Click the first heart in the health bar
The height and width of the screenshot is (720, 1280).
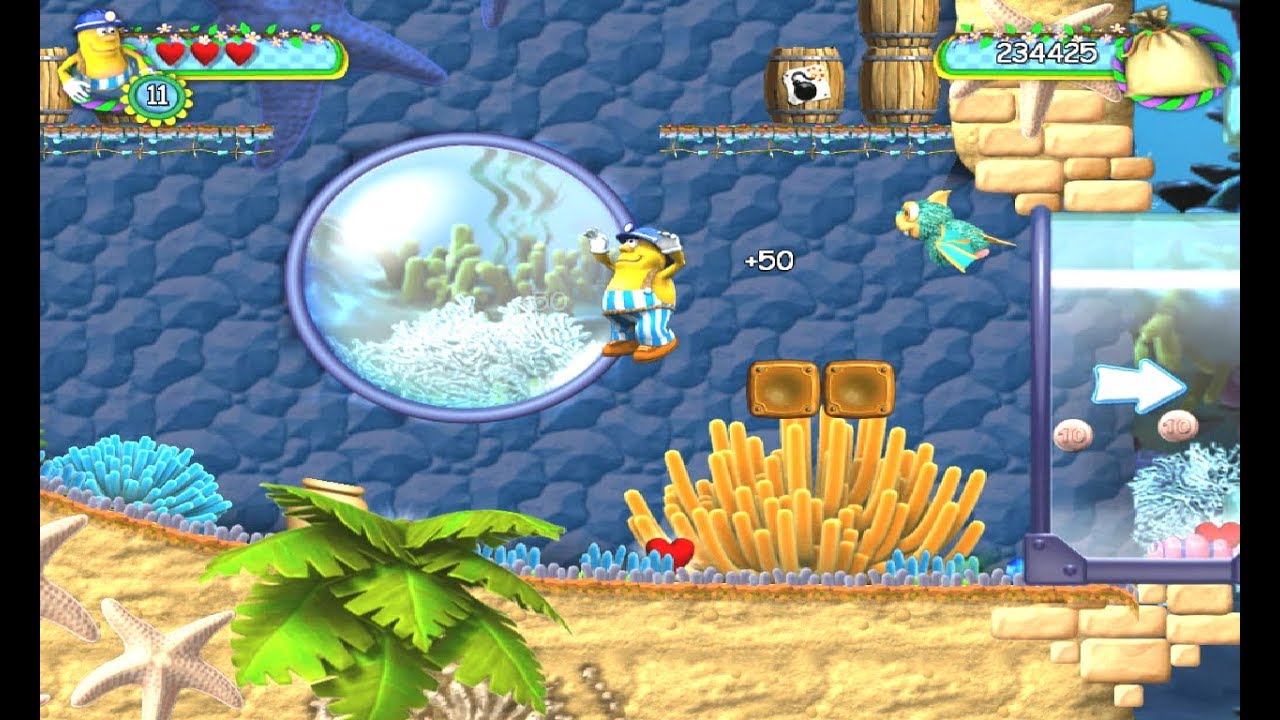[x=169, y=55]
